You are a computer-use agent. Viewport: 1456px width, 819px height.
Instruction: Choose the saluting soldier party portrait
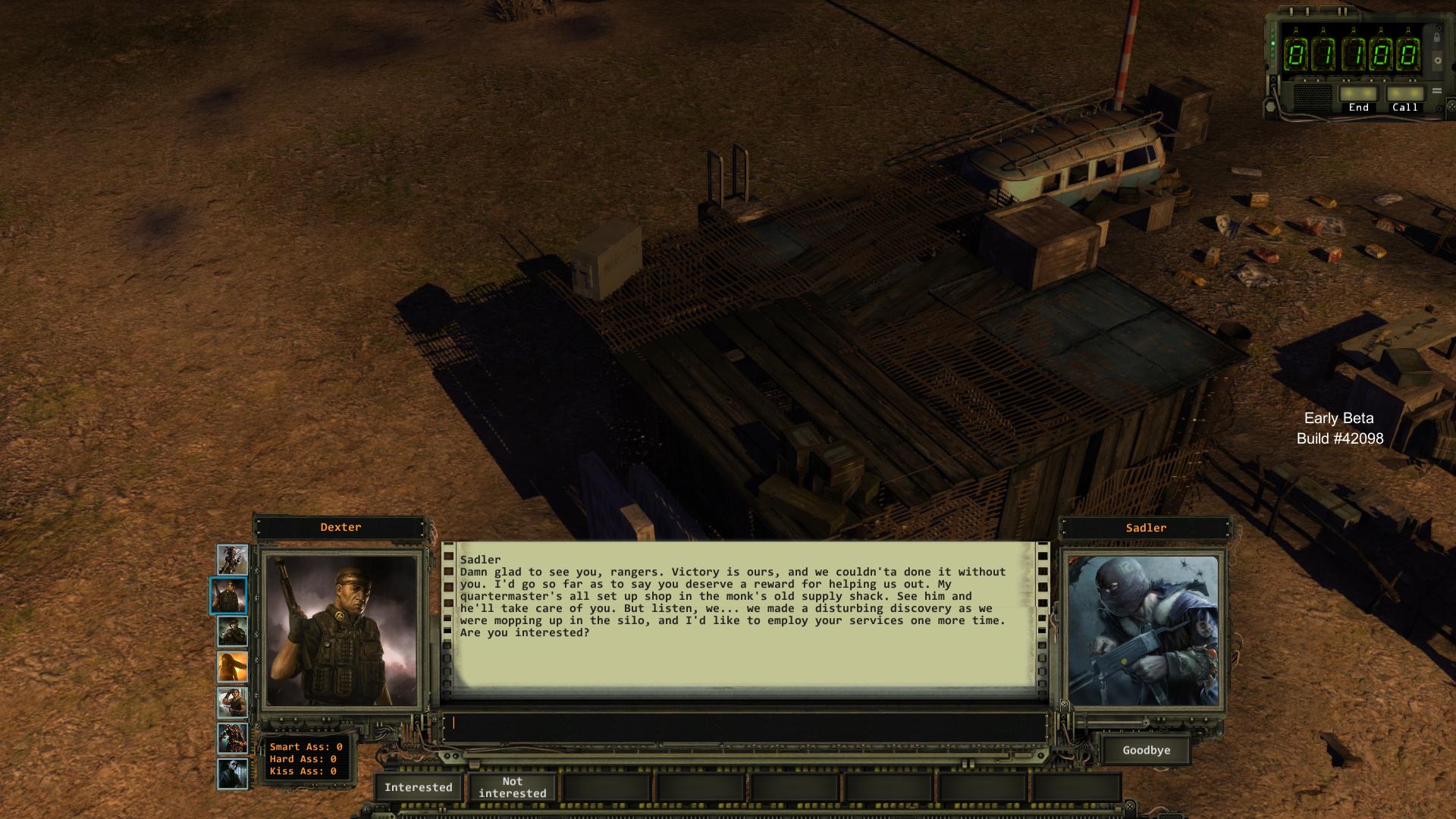tap(232, 703)
